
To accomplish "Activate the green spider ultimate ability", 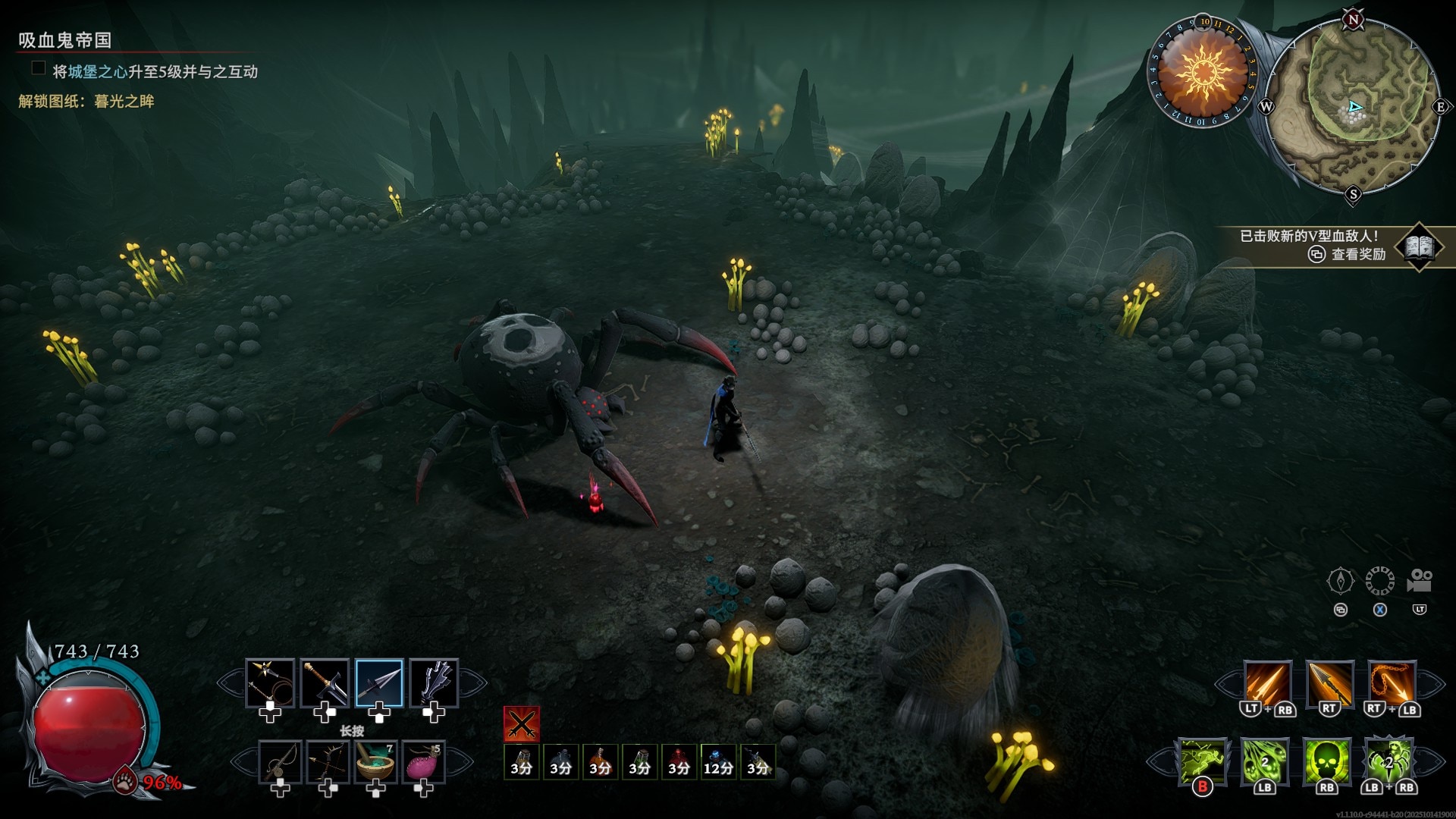I will 1389,761.
